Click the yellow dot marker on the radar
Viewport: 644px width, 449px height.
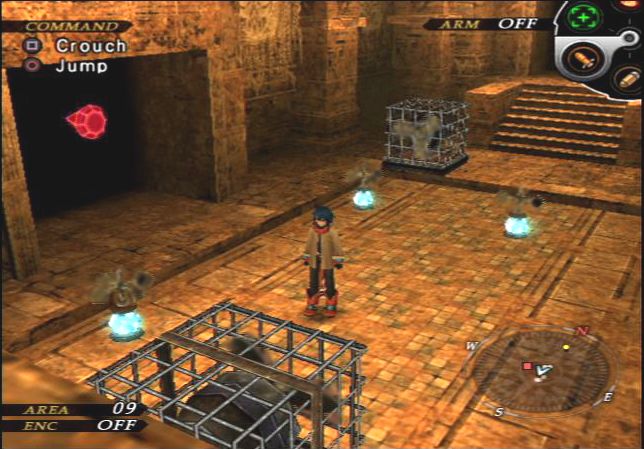566,347
